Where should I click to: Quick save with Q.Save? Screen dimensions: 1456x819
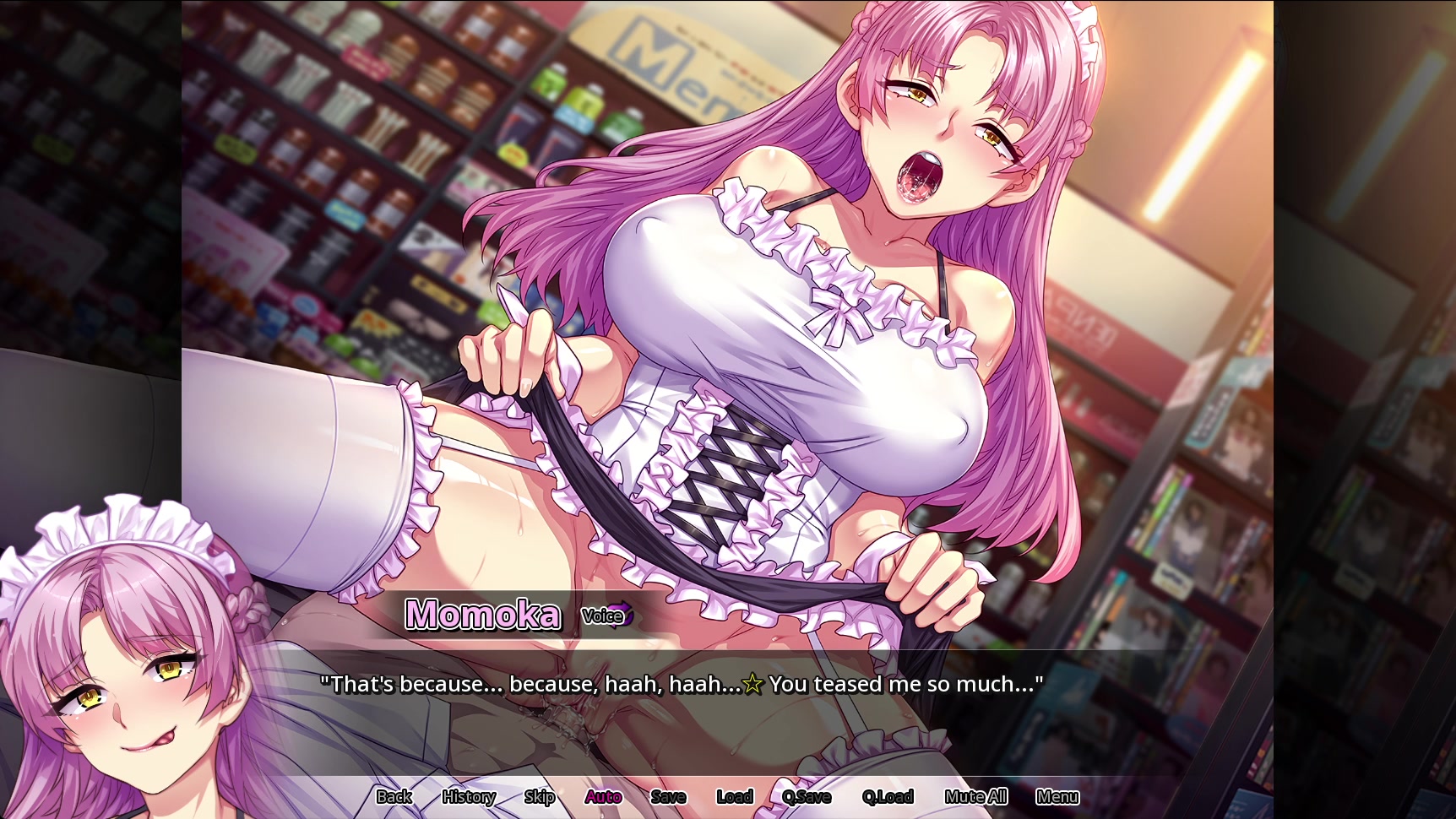point(807,796)
